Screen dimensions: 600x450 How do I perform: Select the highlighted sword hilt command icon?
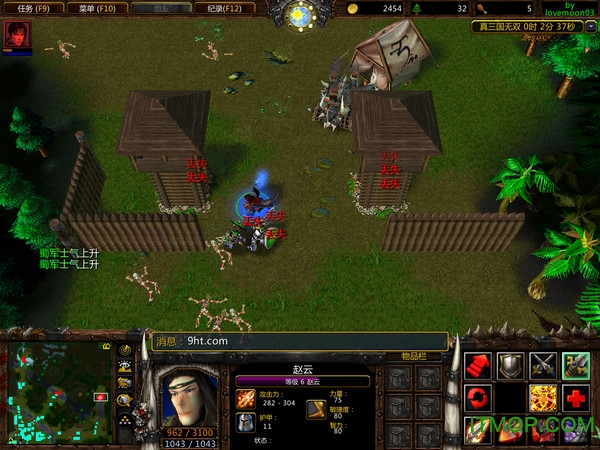point(575,365)
